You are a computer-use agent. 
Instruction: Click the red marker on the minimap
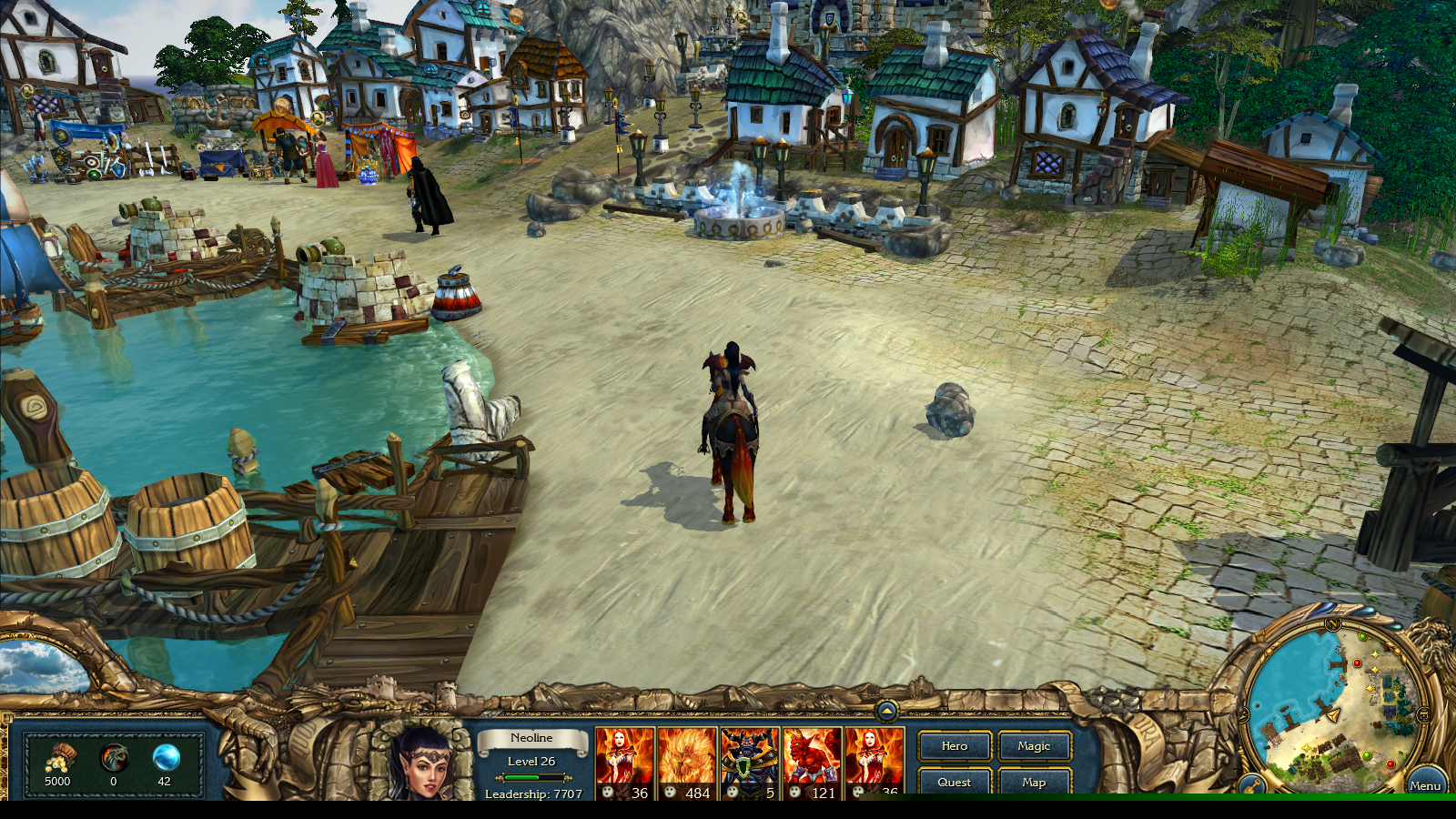(x=1357, y=663)
